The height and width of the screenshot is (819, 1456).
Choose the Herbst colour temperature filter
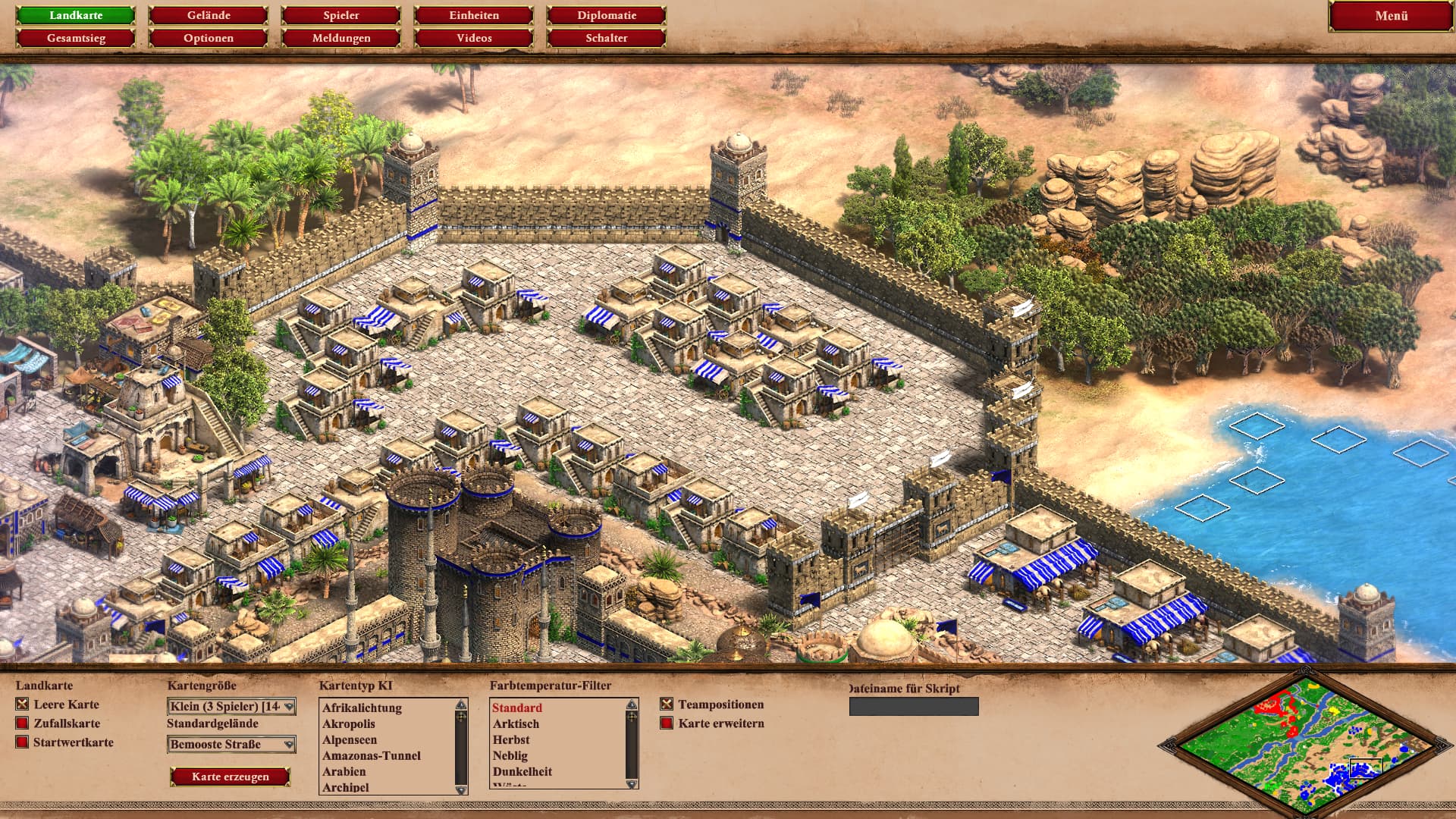tap(511, 740)
